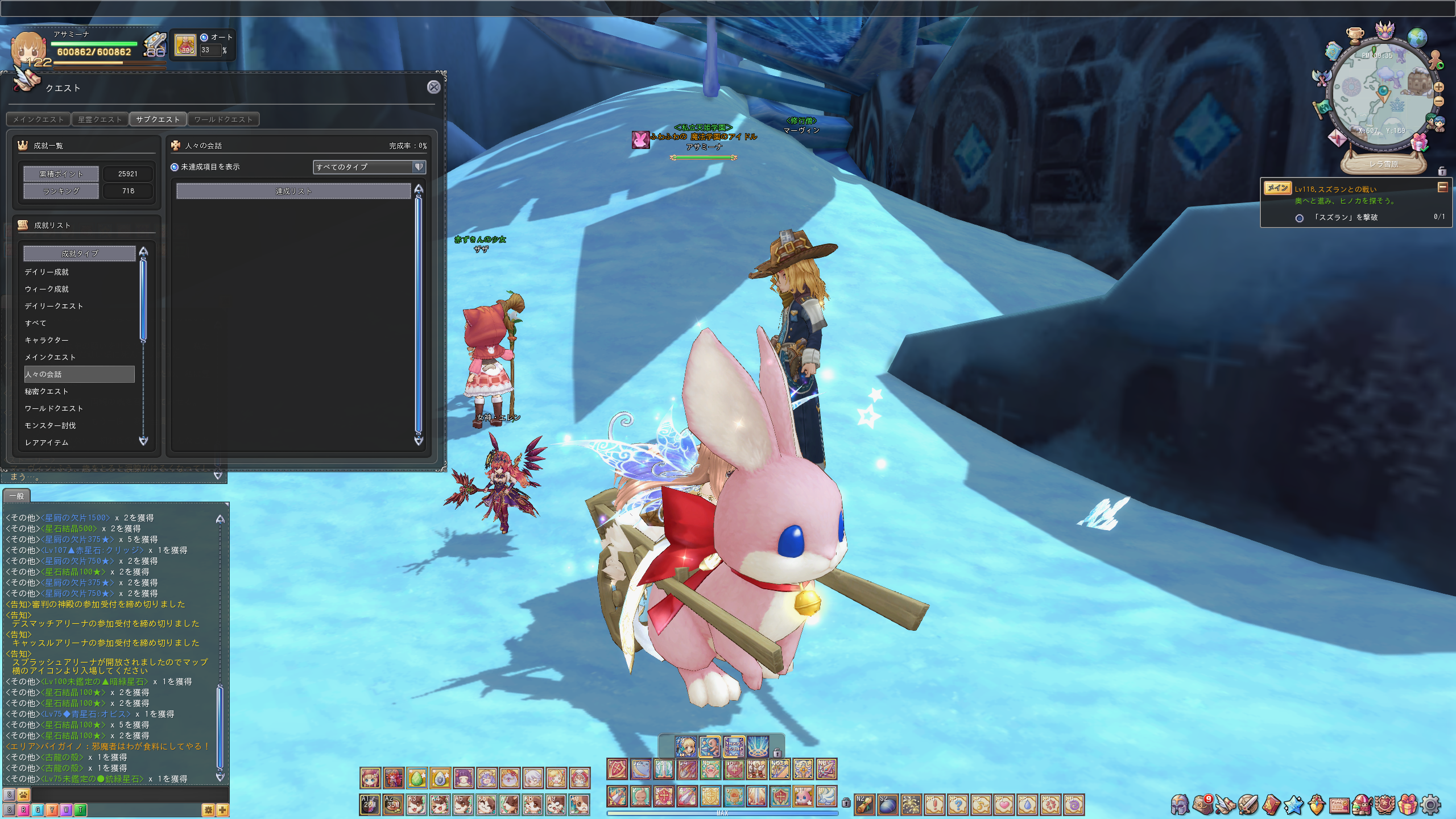Switch to the 星霊クエスト tab
The image size is (1456, 819).
click(x=100, y=119)
